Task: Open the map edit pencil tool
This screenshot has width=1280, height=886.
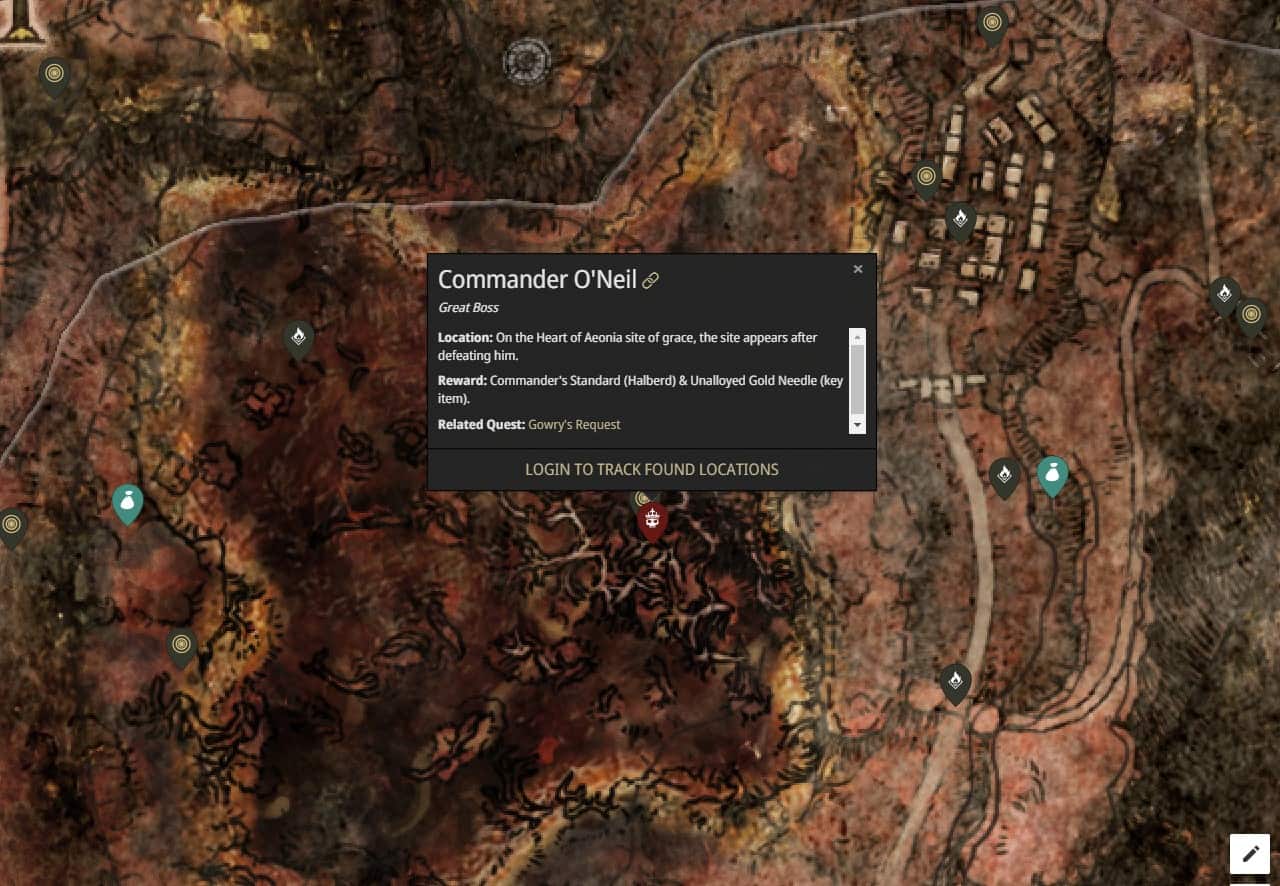Action: tap(1248, 853)
